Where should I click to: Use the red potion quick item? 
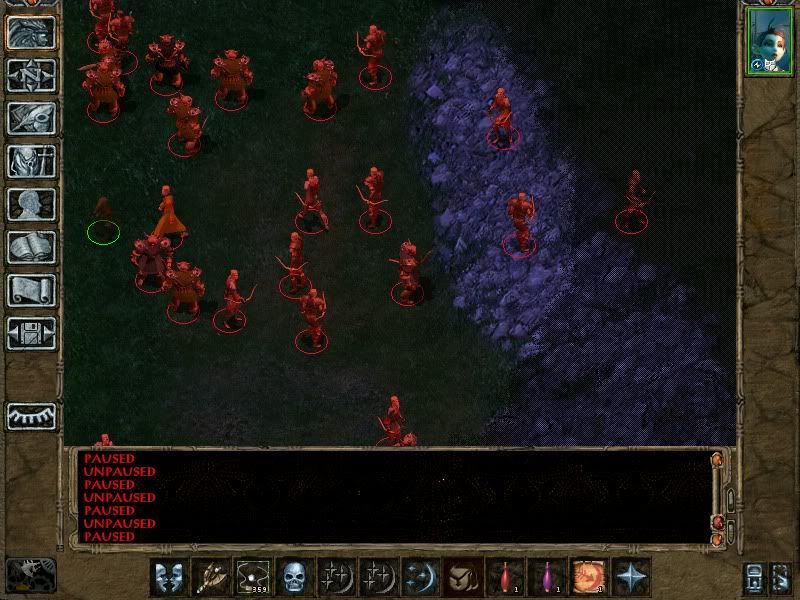504,577
